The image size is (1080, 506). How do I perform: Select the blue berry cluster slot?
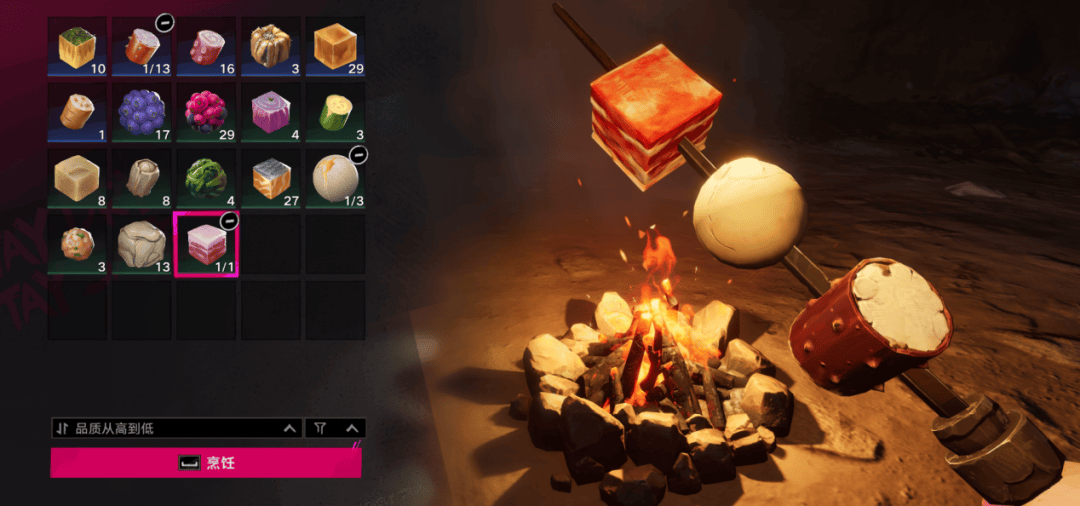tap(141, 111)
